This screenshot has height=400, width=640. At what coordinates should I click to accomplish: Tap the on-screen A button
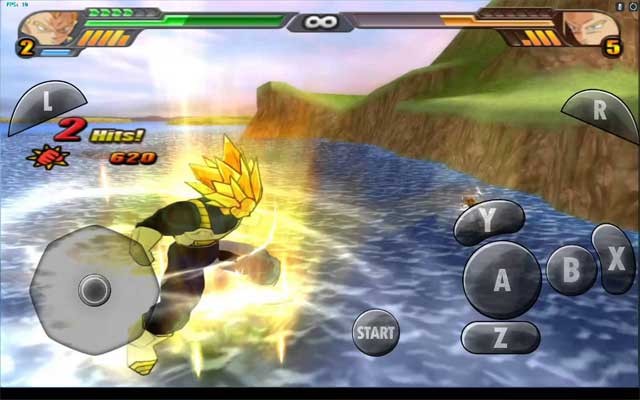point(502,280)
